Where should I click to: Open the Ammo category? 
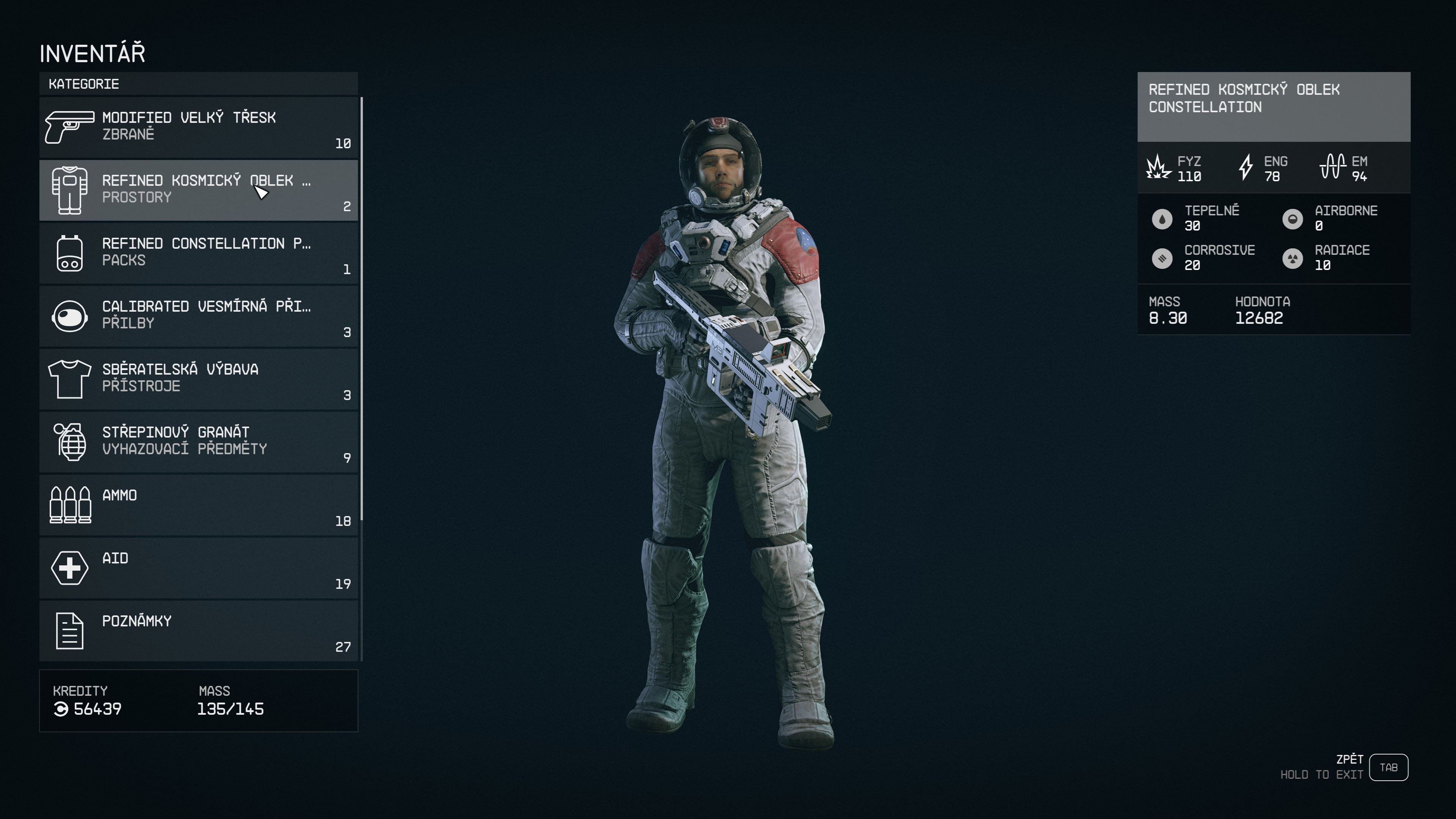pyautogui.click(x=198, y=505)
